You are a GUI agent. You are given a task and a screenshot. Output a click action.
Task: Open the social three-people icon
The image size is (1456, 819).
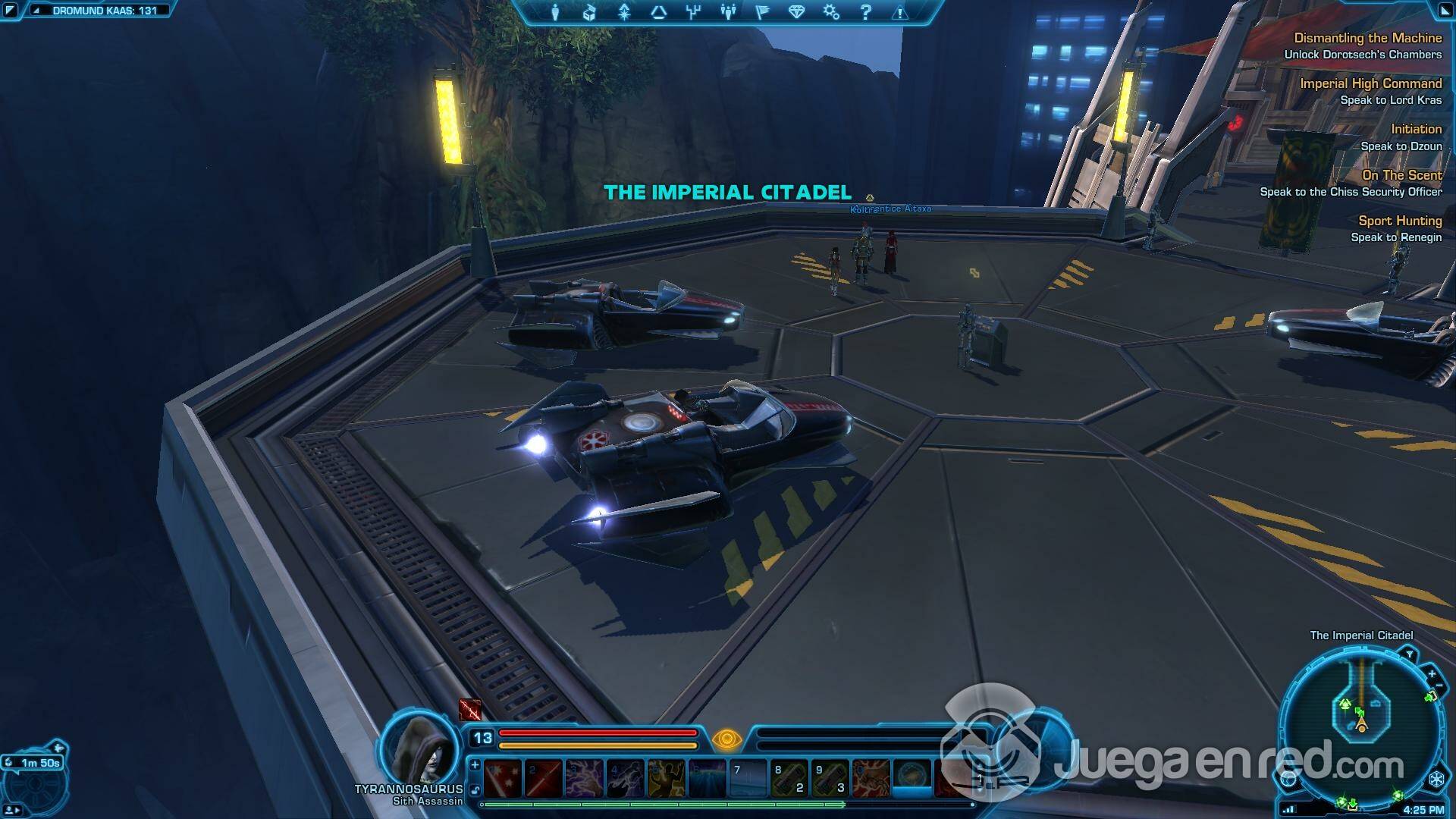[728, 12]
